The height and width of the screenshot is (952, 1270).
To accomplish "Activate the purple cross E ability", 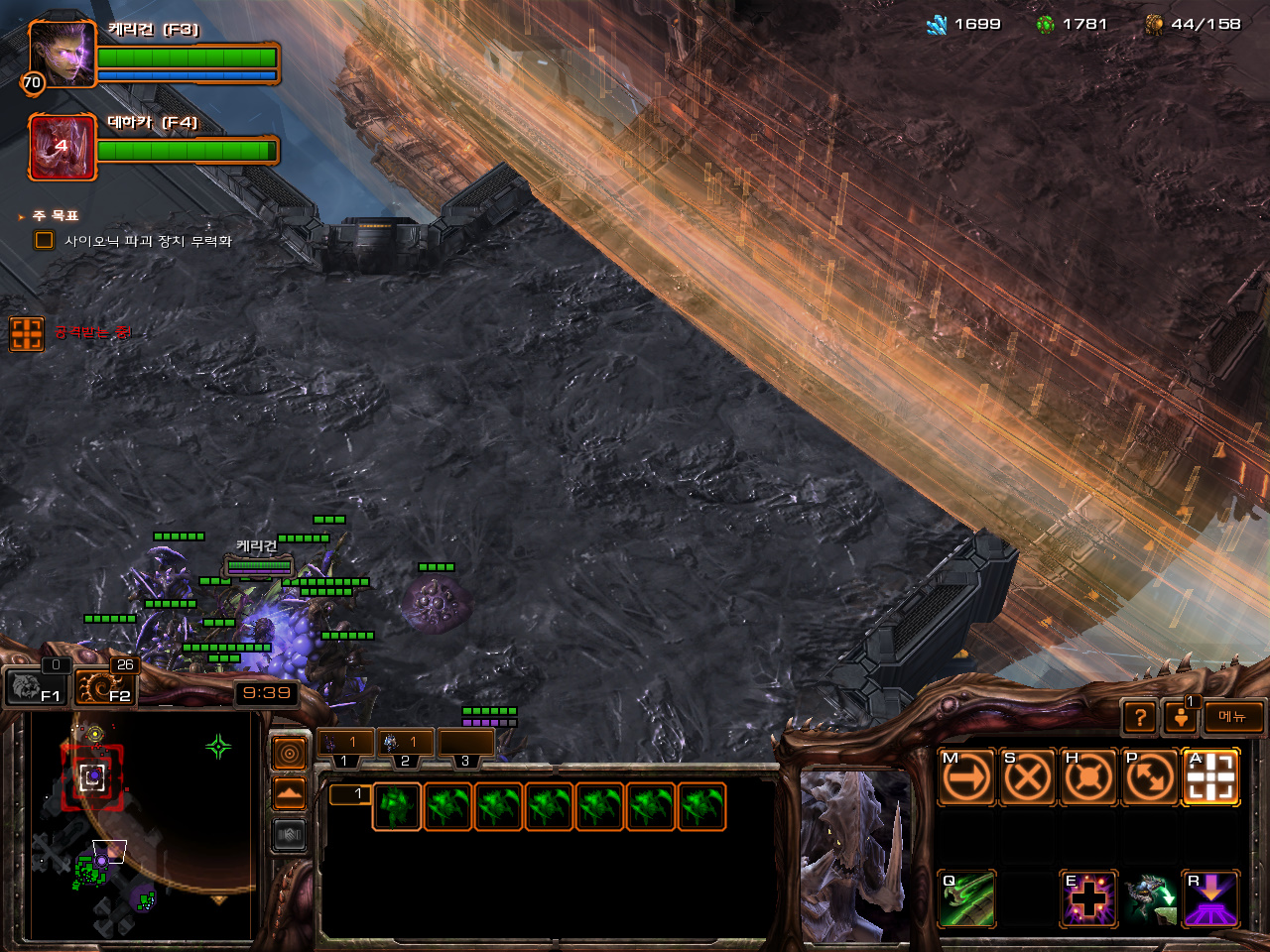I will tap(1088, 899).
